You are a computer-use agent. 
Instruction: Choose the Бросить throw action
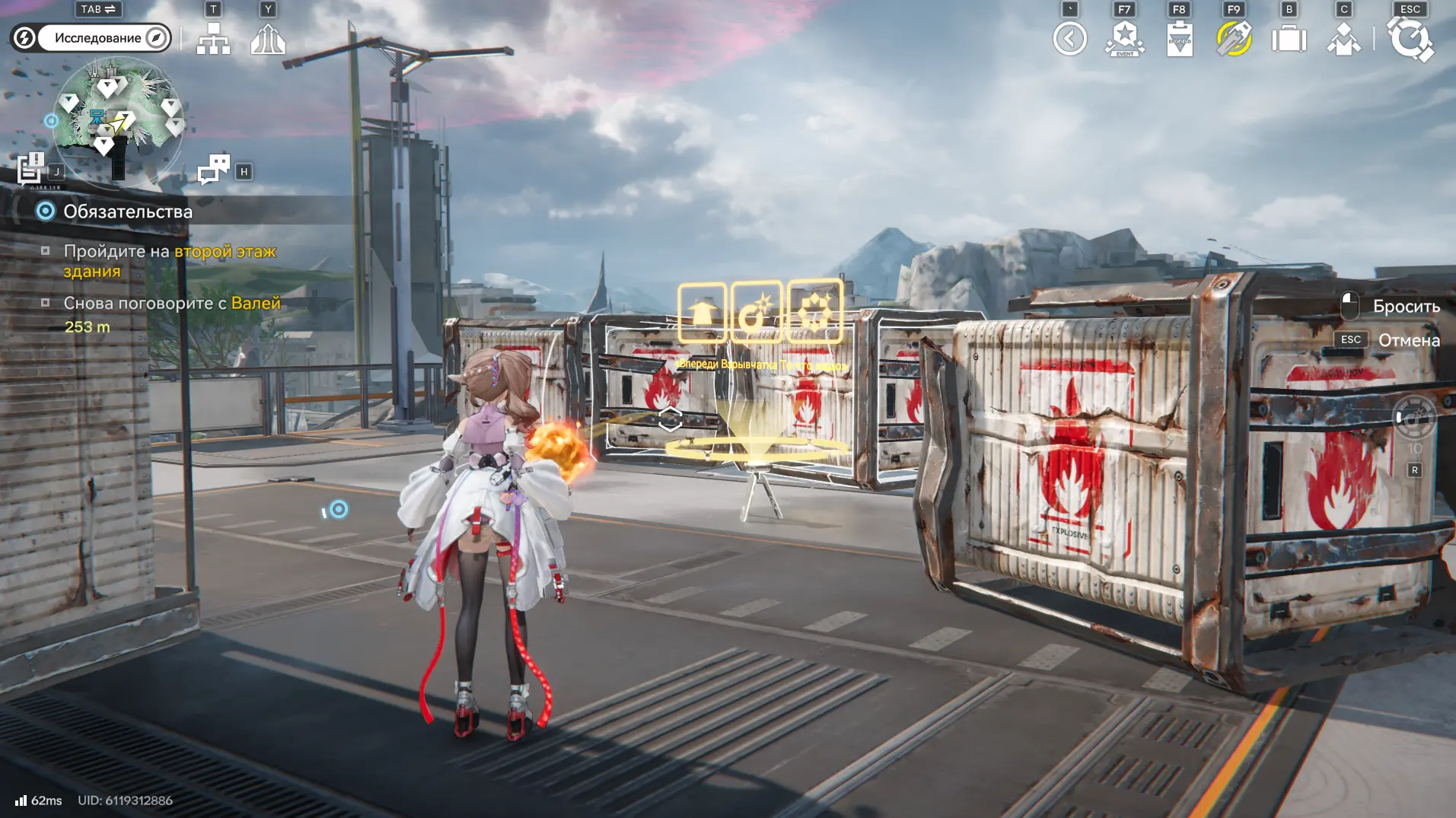coord(1405,307)
